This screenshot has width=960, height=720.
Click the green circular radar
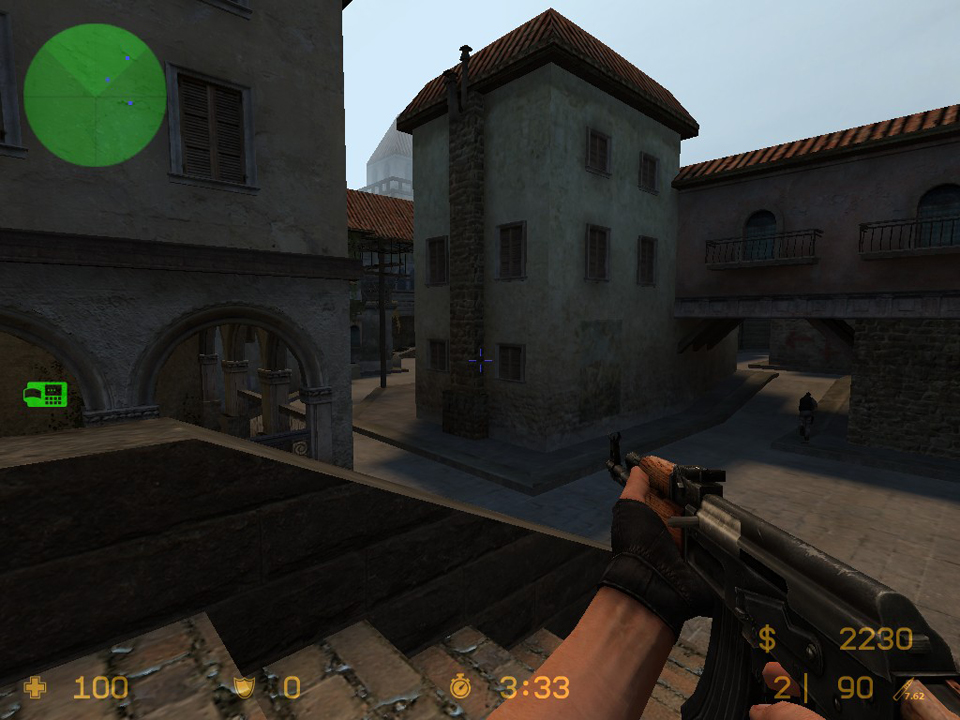point(95,95)
